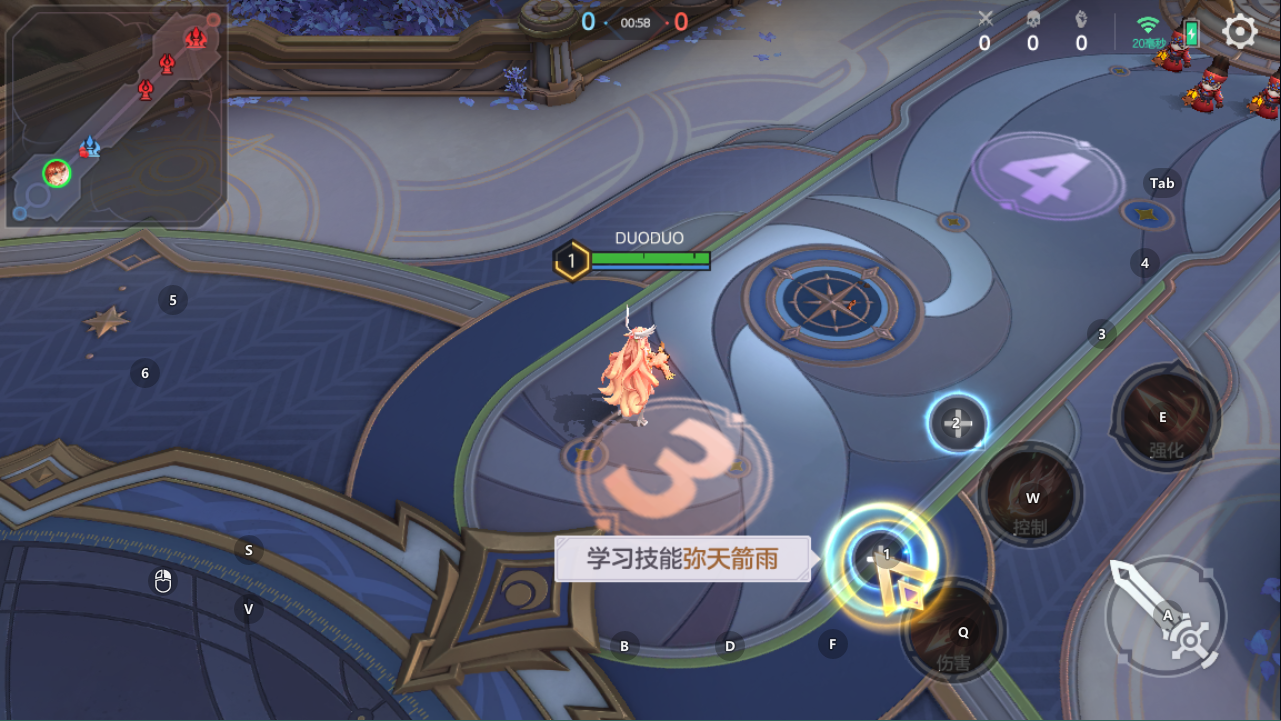The width and height of the screenshot is (1281, 721).
Task: Cast the W control (控制) skill
Action: coord(1031,496)
